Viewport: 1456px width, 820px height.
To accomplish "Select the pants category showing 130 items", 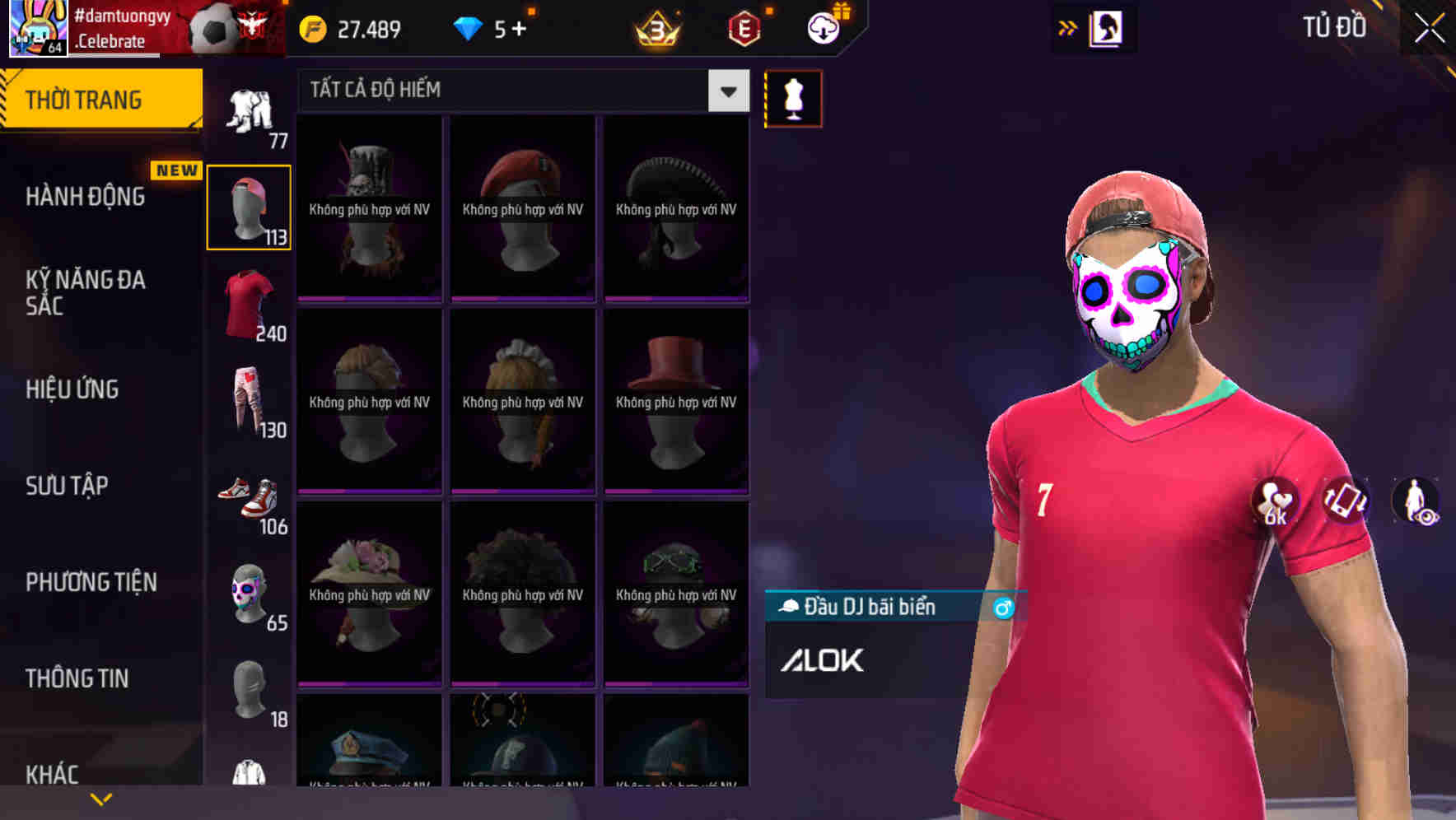I will click(247, 402).
